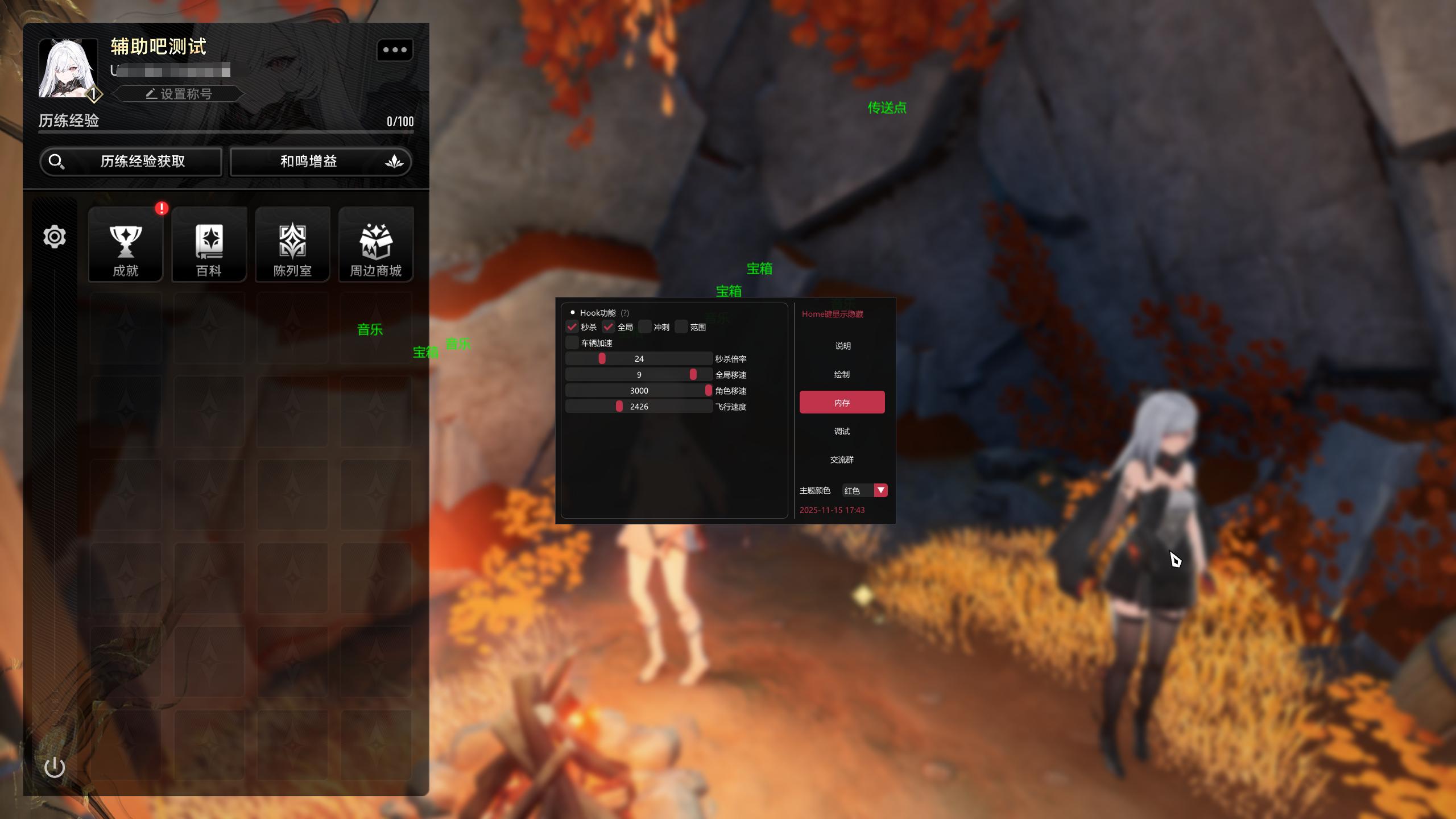Open 历练经验获取 experience info
This screenshot has width=1456, height=819.
pyautogui.click(x=131, y=162)
